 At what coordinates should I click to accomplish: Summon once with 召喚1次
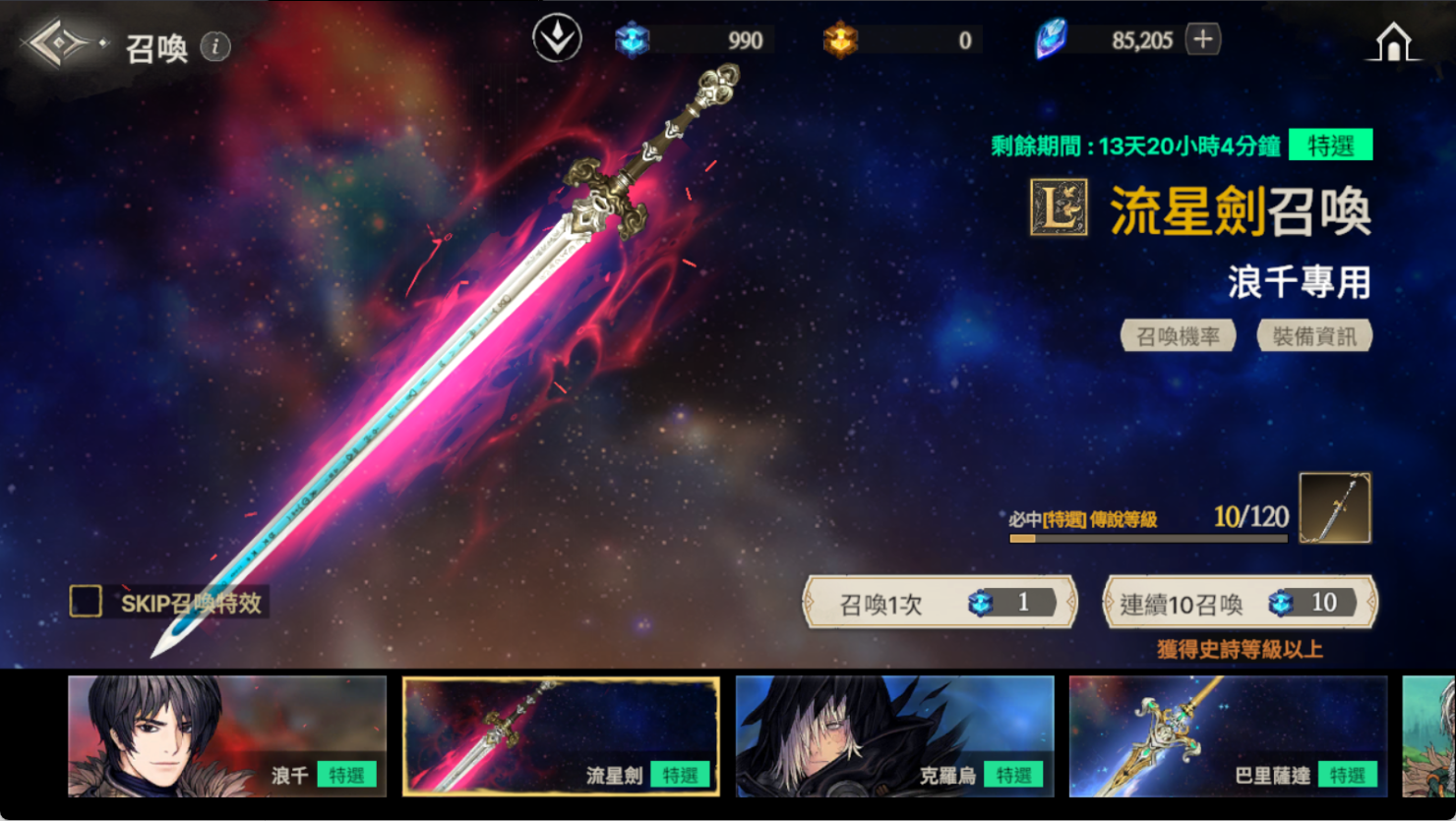coord(940,603)
